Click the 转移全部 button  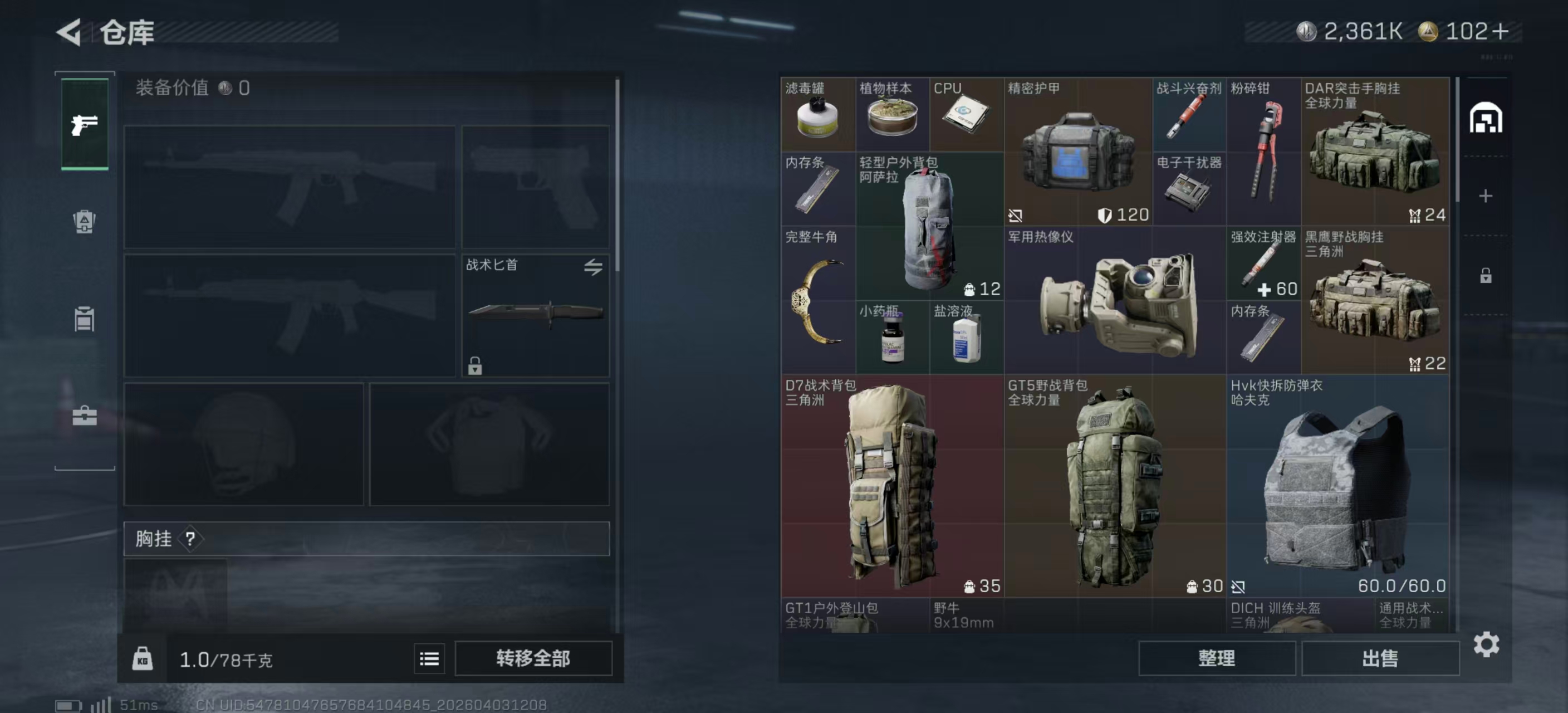click(x=534, y=659)
